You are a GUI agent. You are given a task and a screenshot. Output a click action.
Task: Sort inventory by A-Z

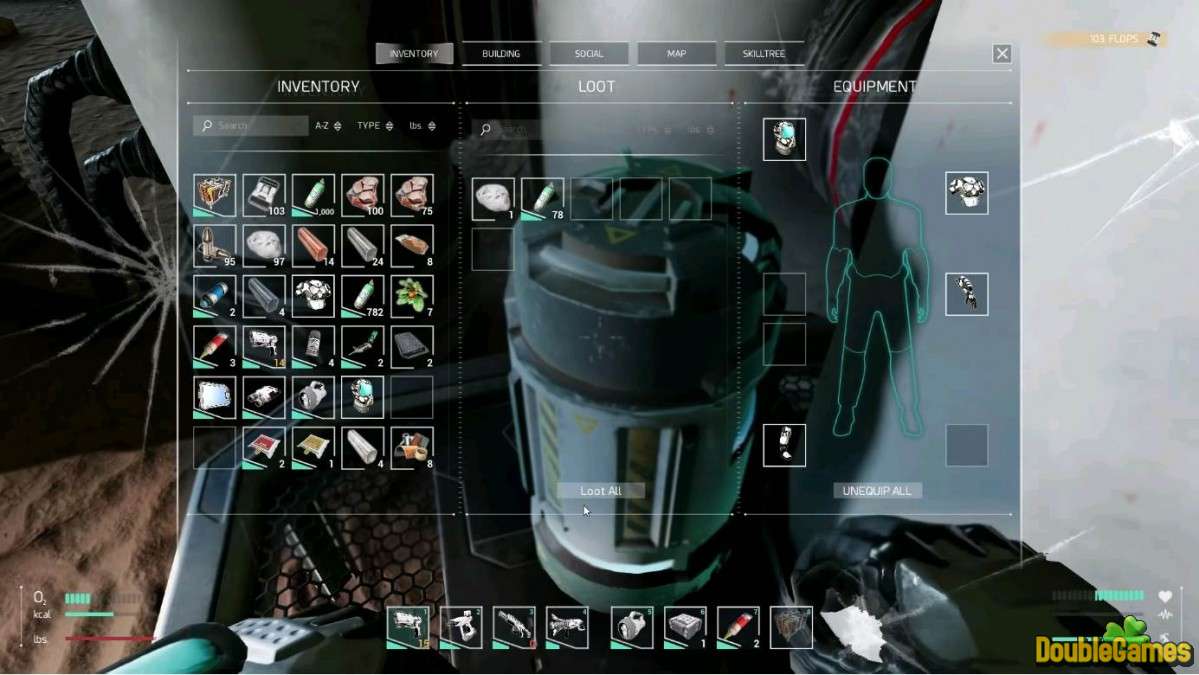click(328, 126)
